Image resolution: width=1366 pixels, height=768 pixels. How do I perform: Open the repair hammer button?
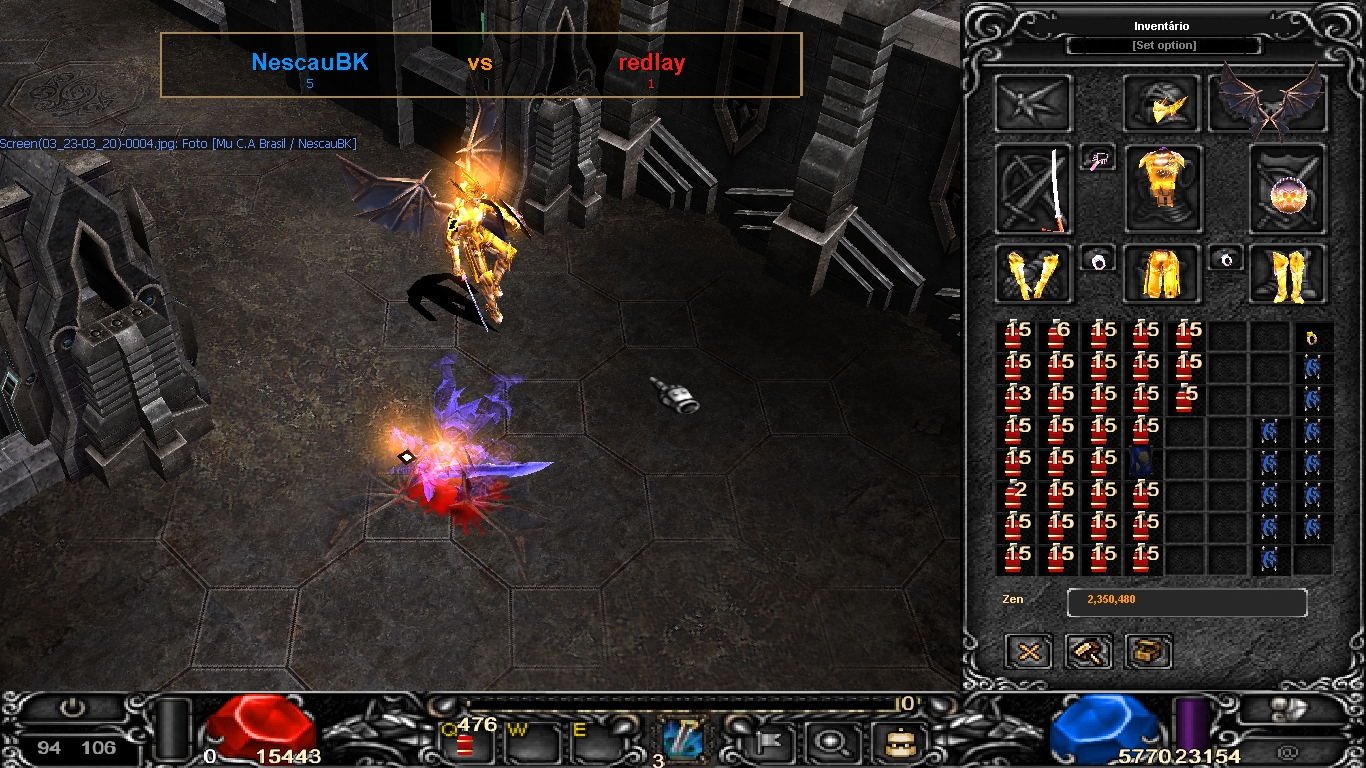(1089, 652)
